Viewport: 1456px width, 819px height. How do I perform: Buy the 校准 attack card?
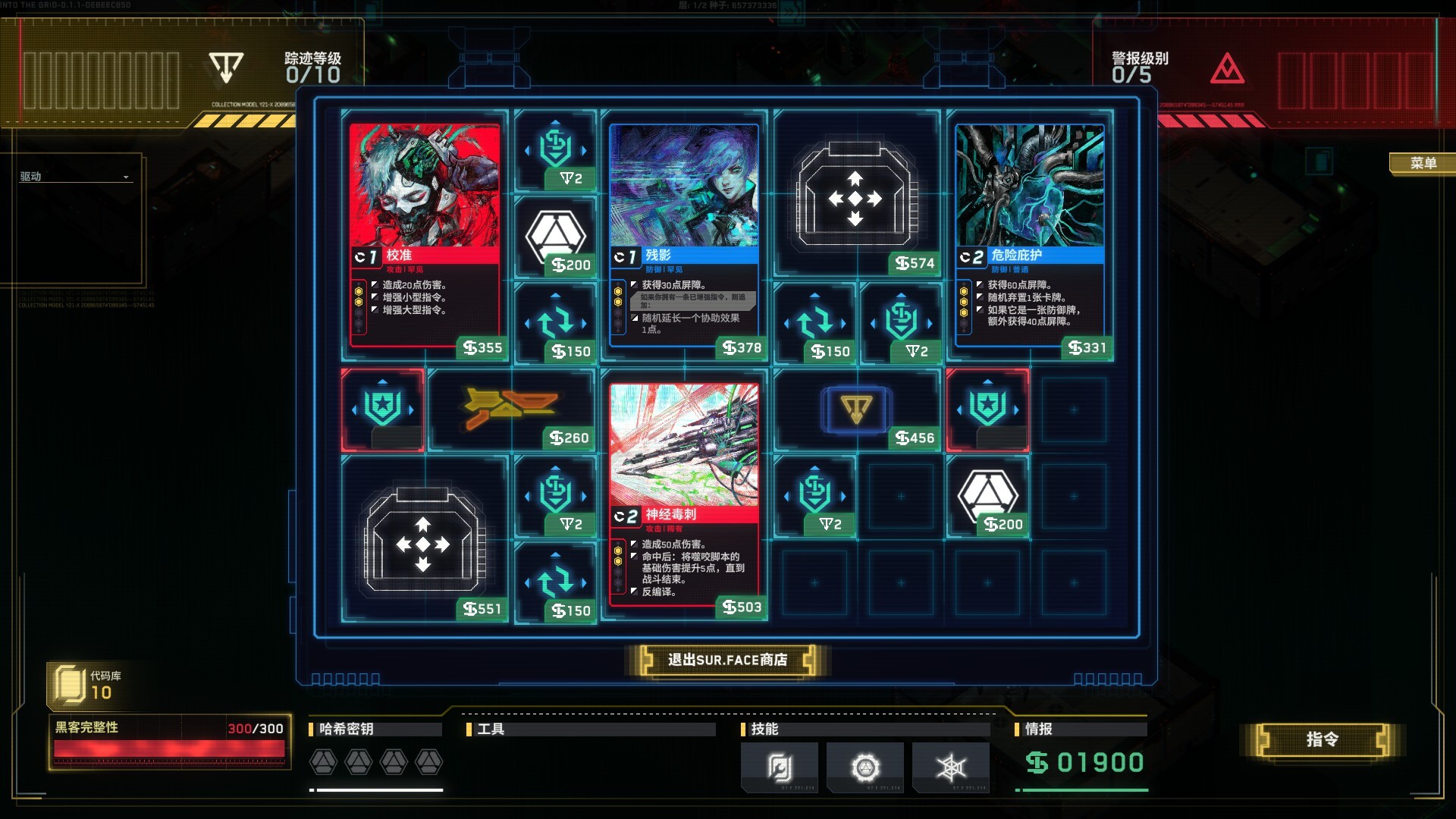click(x=425, y=237)
